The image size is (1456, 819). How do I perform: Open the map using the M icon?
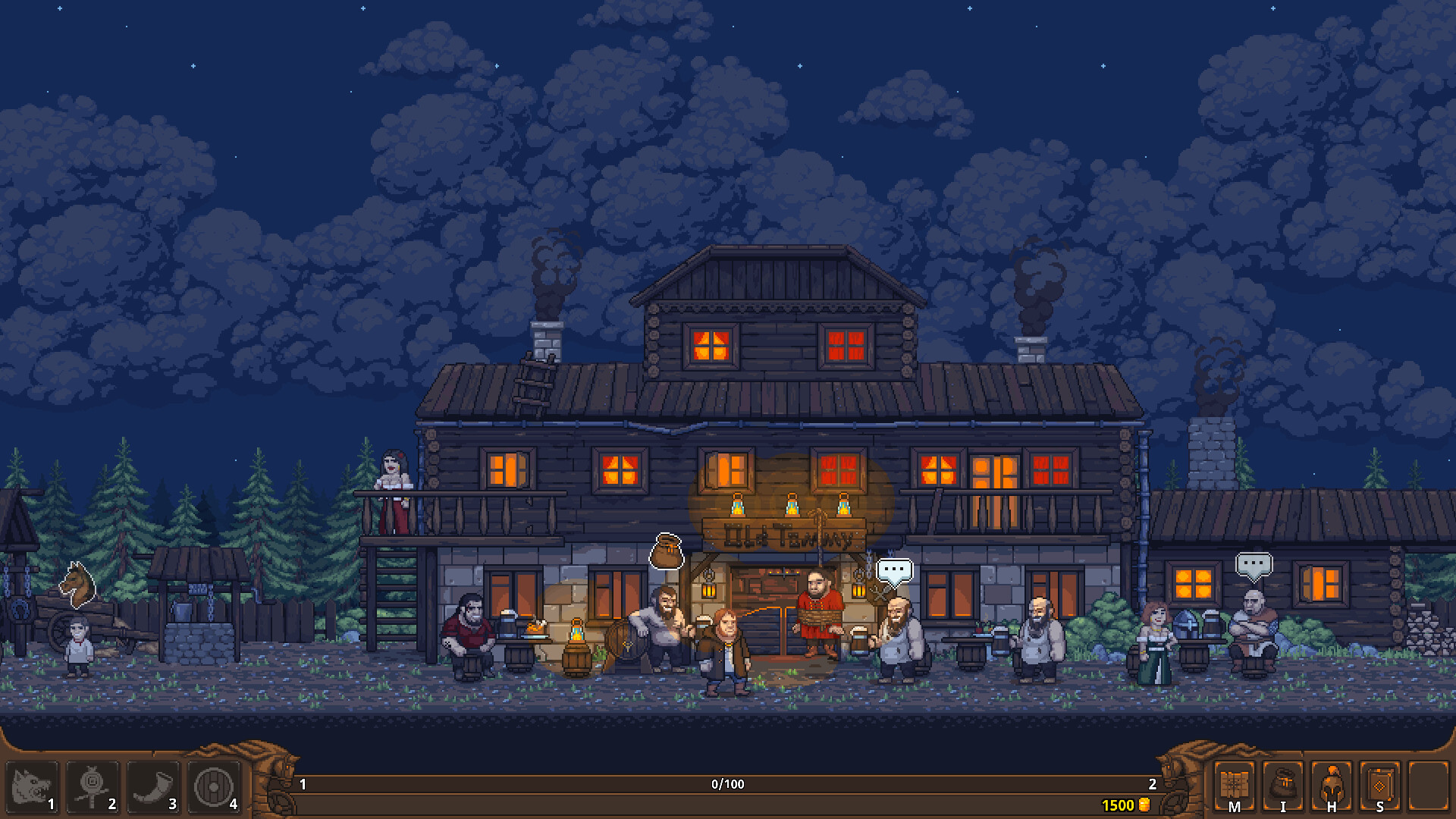(1235, 787)
